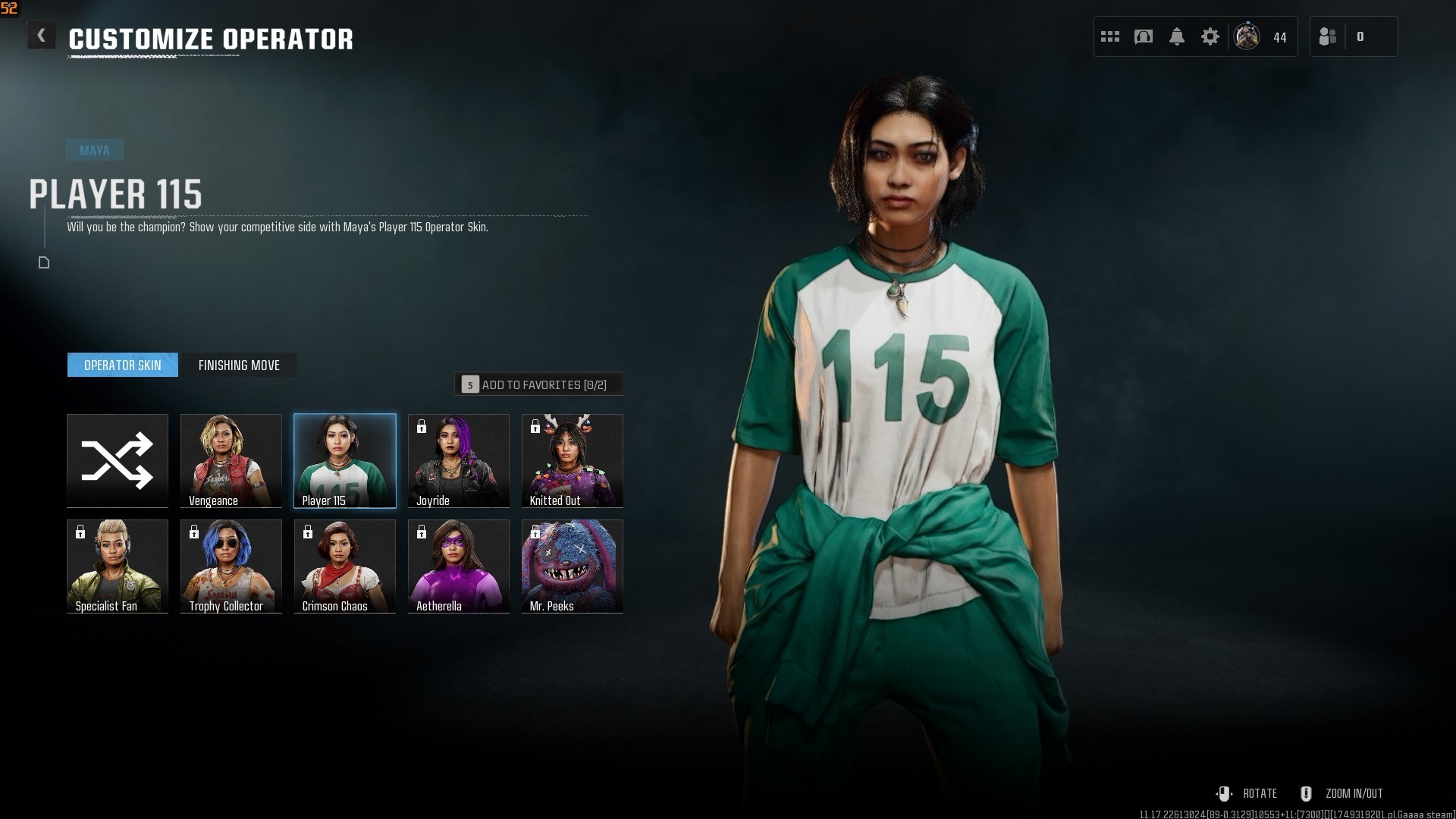
Task: Open the headset icon in top bar
Action: [1144, 36]
